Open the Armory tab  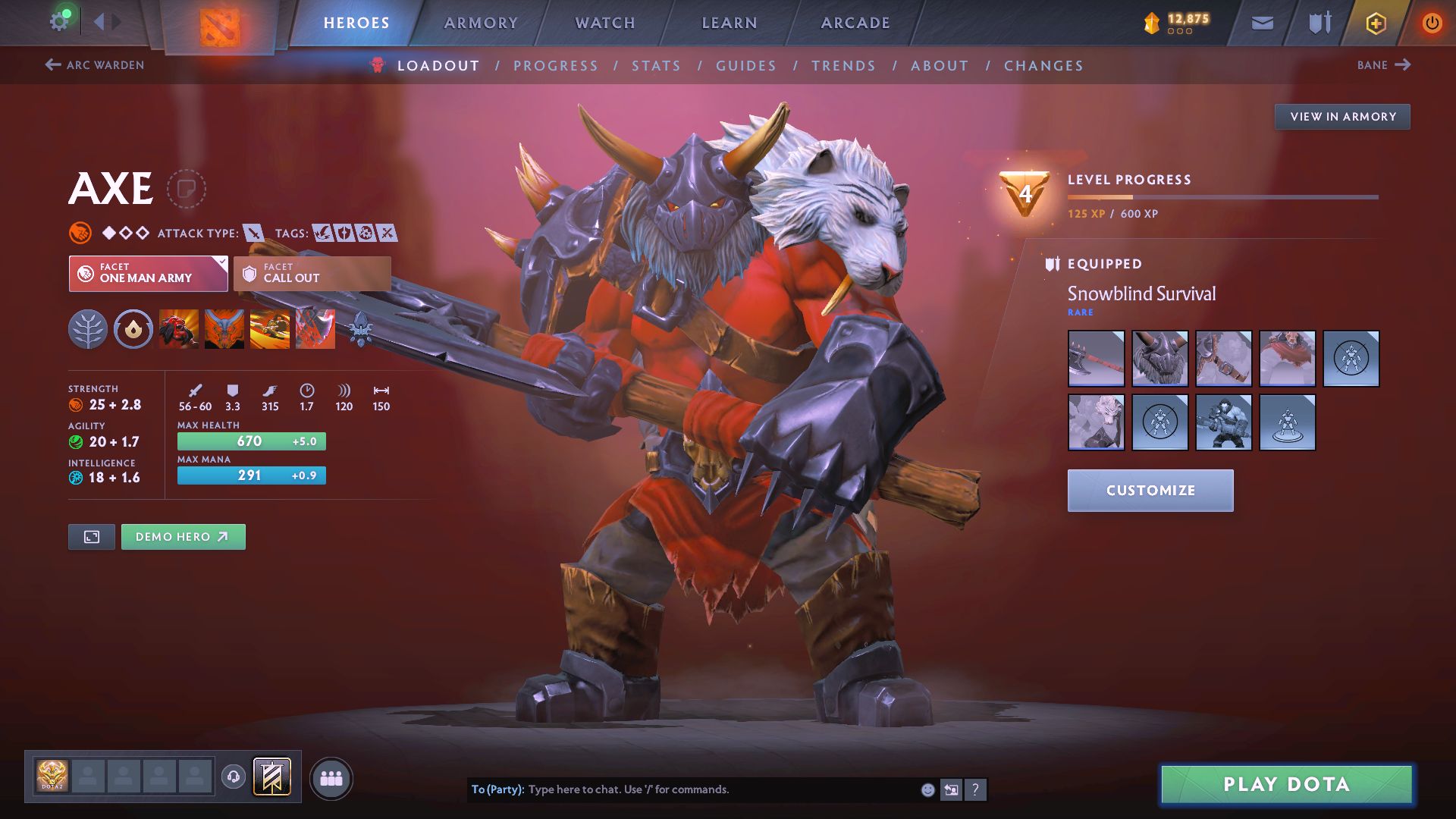point(481,23)
